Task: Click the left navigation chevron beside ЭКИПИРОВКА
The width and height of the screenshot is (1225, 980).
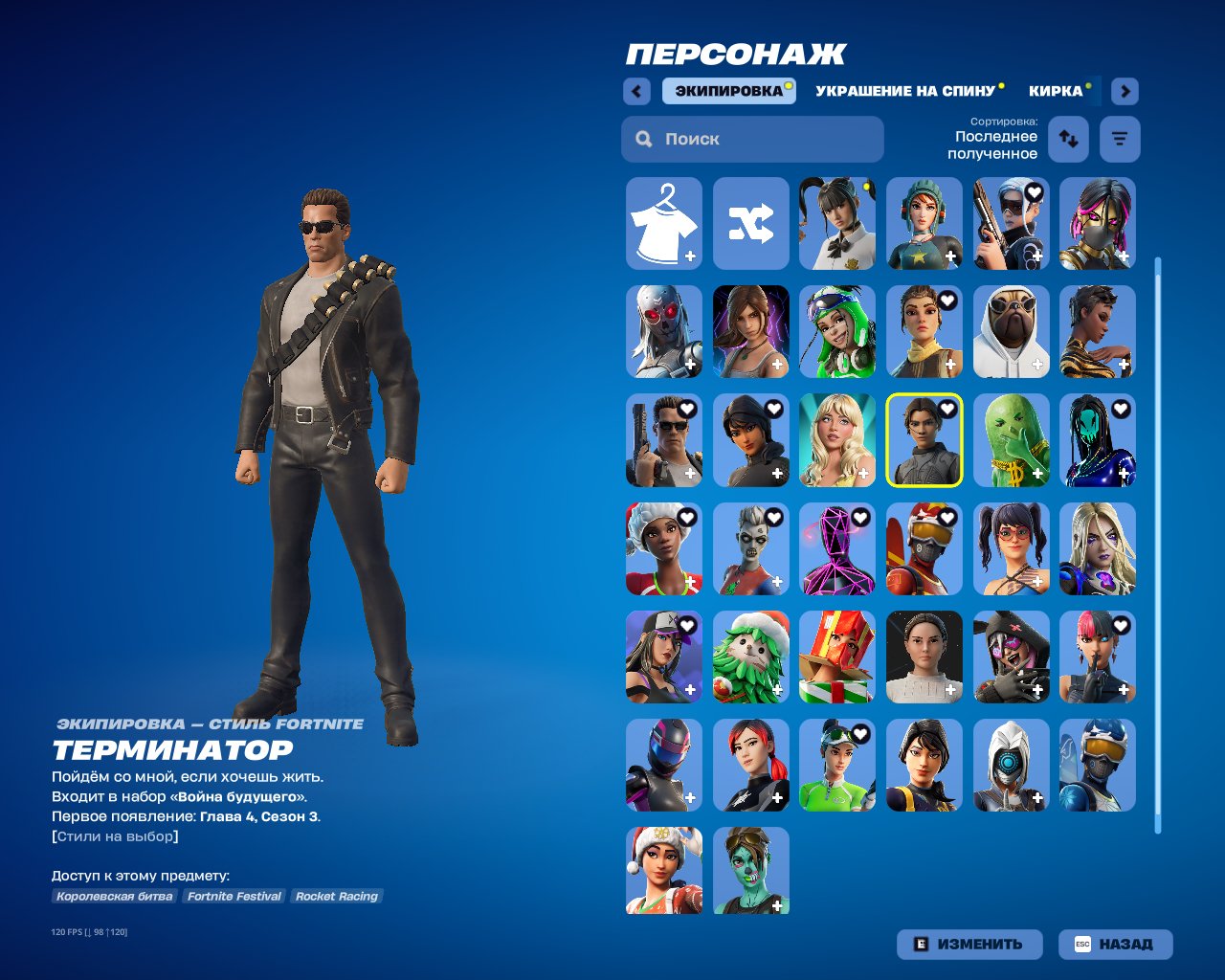Action: pos(636,91)
